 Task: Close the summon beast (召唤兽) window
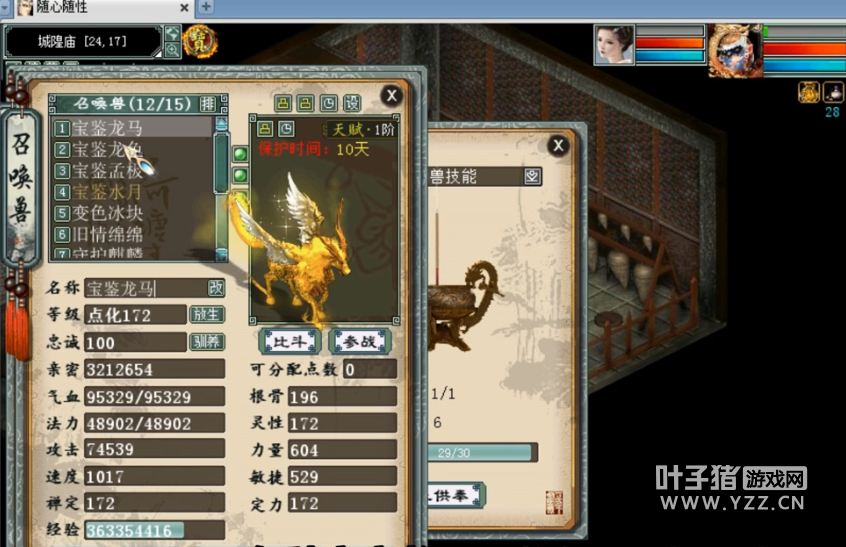pyautogui.click(x=391, y=96)
